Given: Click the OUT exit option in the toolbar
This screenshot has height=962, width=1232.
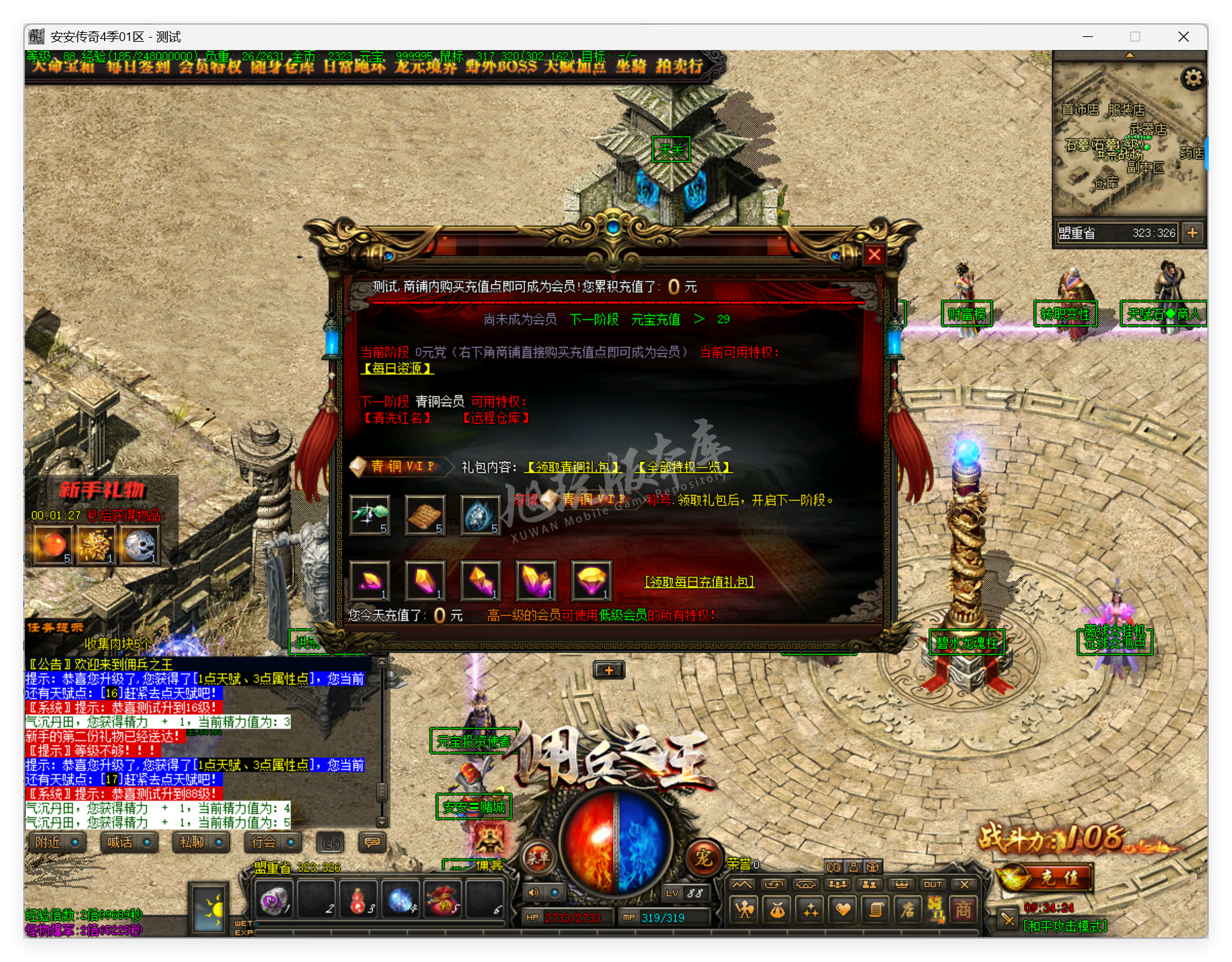Looking at the screenshot, I should 932,885.
